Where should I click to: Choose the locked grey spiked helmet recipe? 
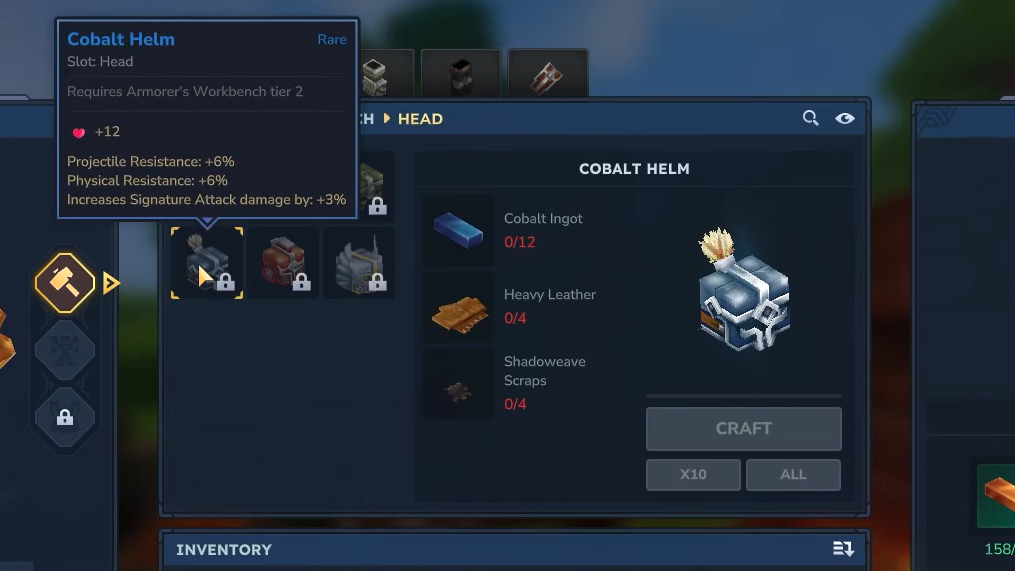tap(358, 263)
